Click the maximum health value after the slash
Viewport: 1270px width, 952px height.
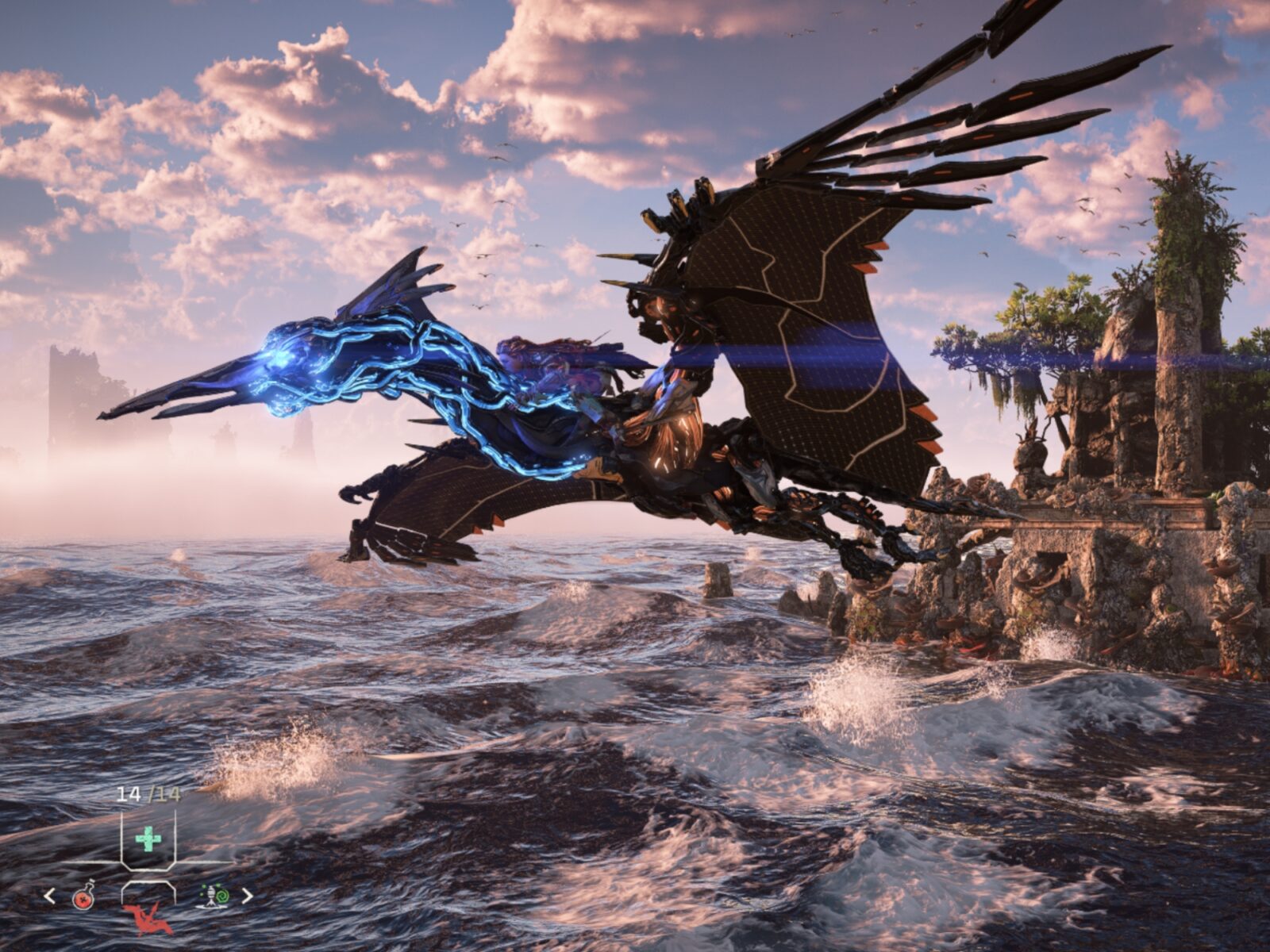[168, 793]
